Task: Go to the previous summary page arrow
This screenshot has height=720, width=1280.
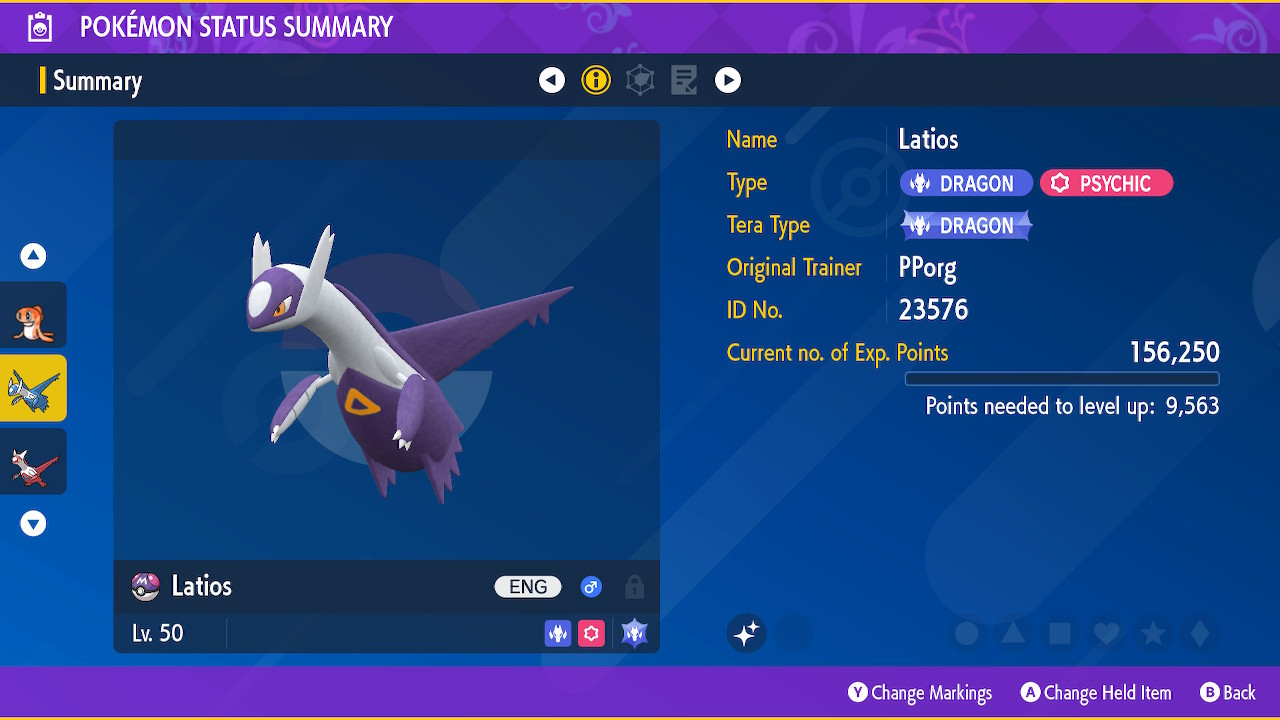Action: tap(552, 80)
